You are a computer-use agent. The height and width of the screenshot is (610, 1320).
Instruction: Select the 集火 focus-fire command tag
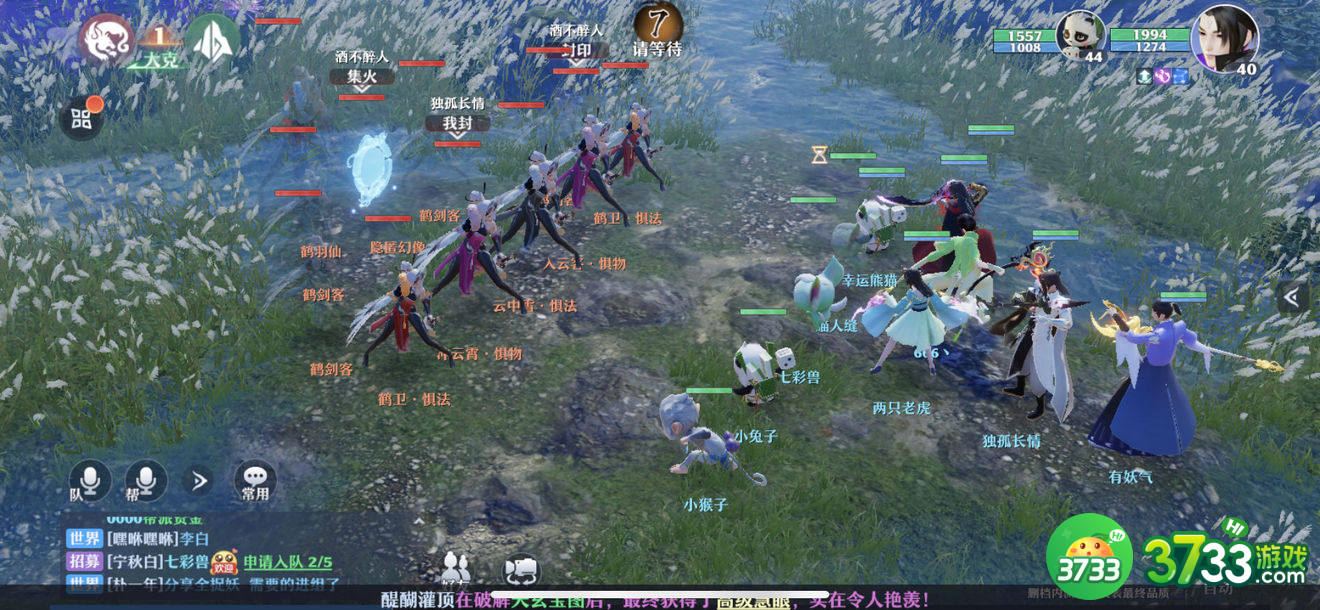(362, 77)
